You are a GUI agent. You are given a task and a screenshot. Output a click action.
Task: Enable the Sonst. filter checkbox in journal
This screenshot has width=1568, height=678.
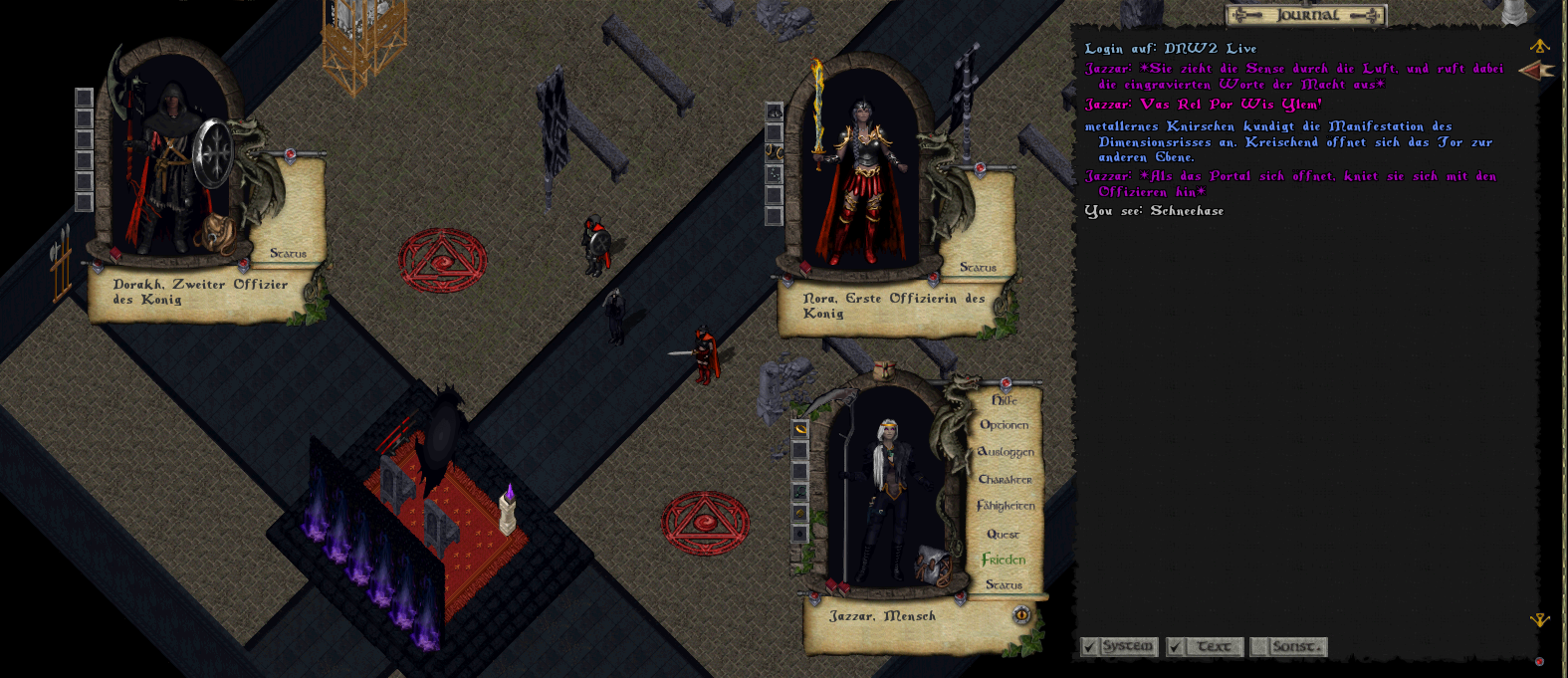(1260, 647)
